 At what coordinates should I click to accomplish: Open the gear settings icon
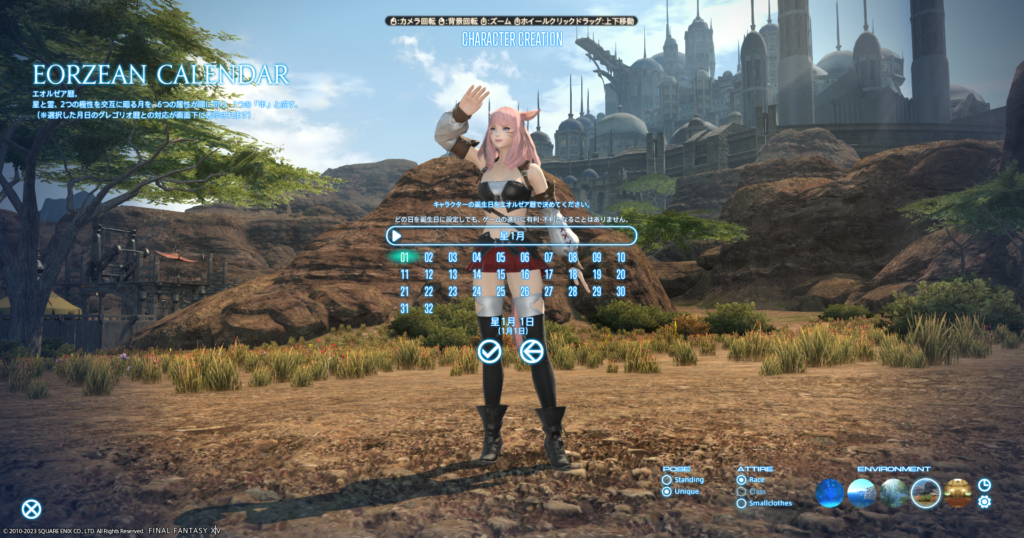(984, 501)
